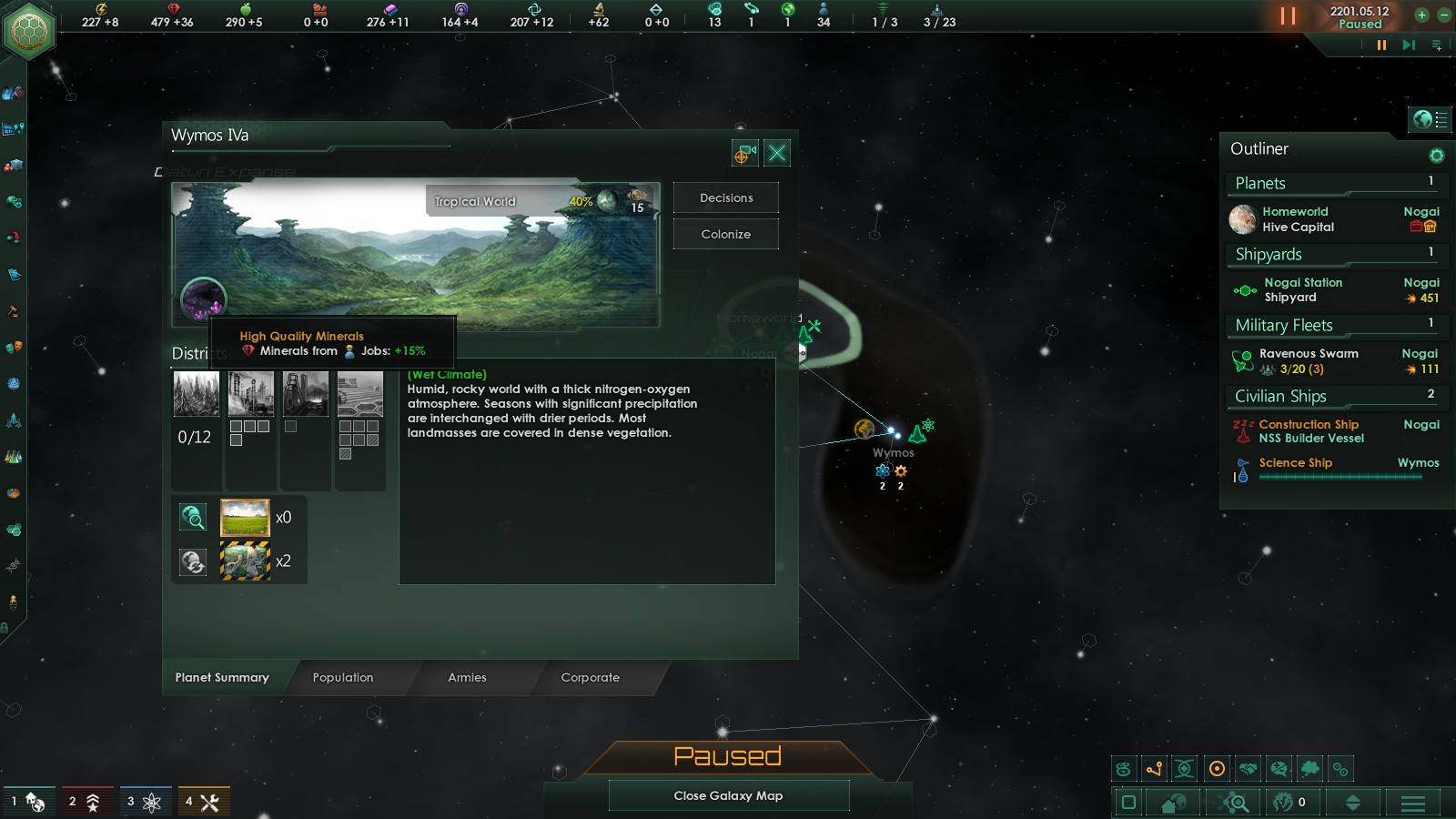The image size is (1456, 819).
Task: Click the Homeworld planet thumbnail in the Outliner
Action: [1243, 218]
